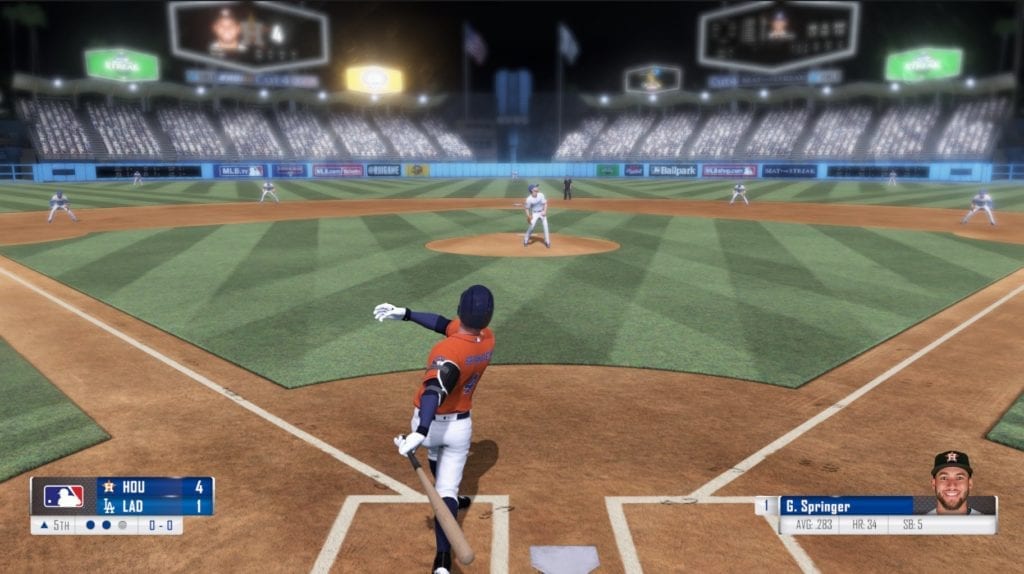Select the Dodgers LAD team logo

point(108,506)
